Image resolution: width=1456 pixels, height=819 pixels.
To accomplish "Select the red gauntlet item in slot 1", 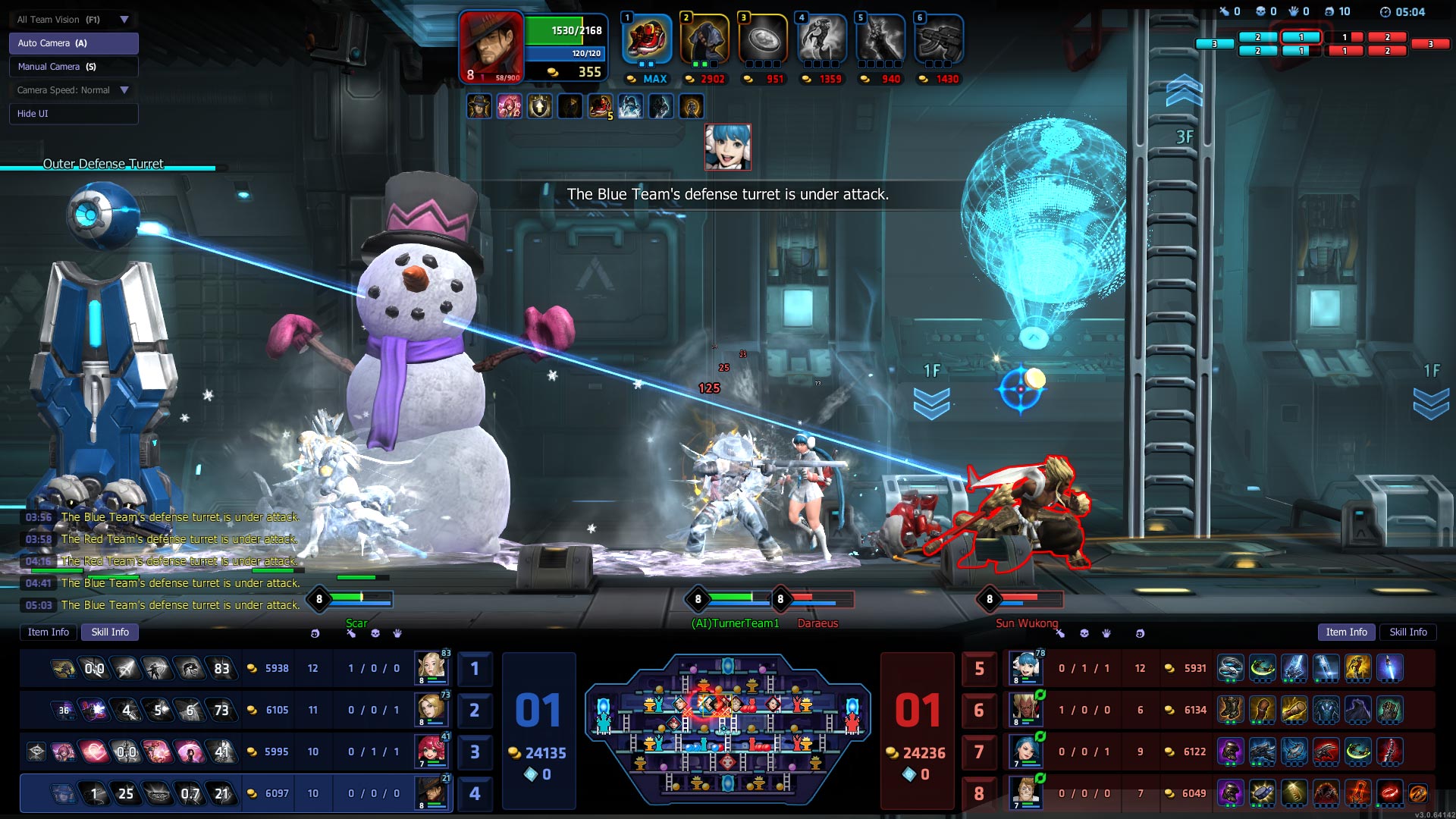I will click(x=647, y=39).
